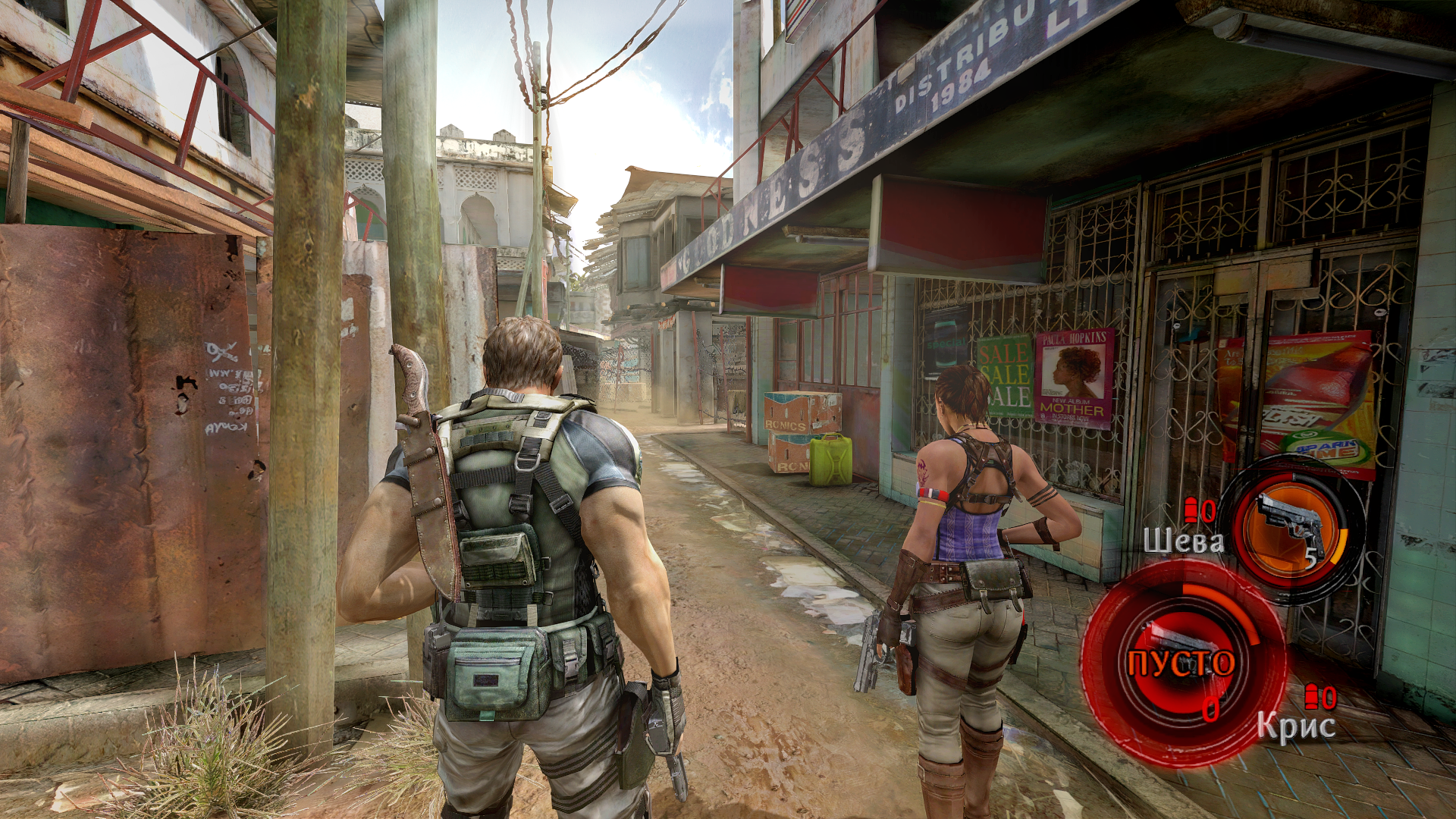Click Chris's empty weapon circle labeled ПУСТО
The image size is (1456, 819).
click(x=1181, y=663)
